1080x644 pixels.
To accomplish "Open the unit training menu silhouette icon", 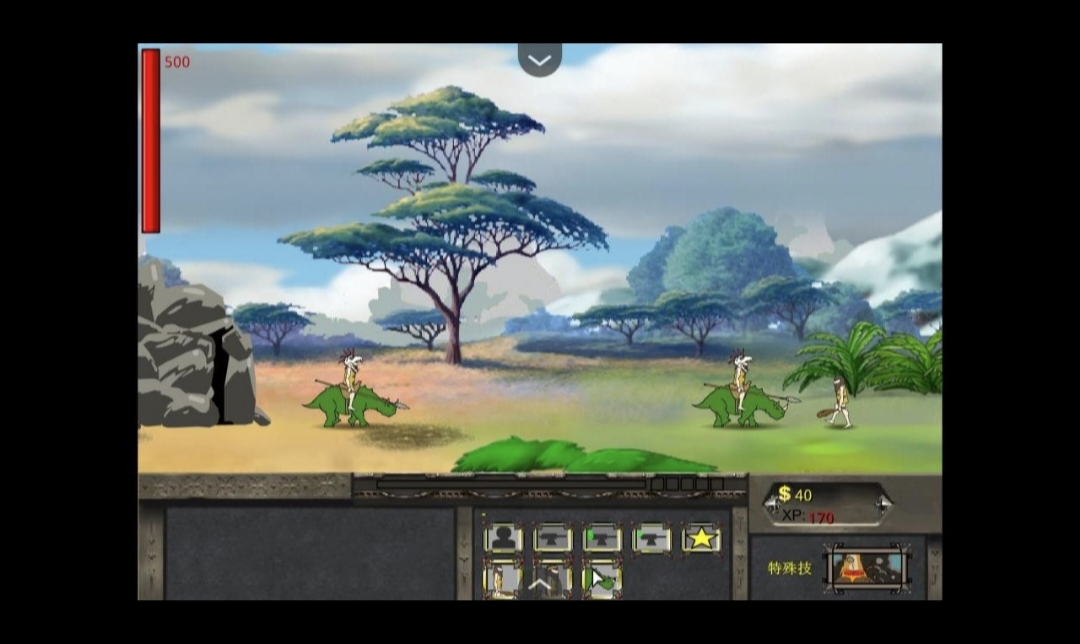I will pos(503,538).
